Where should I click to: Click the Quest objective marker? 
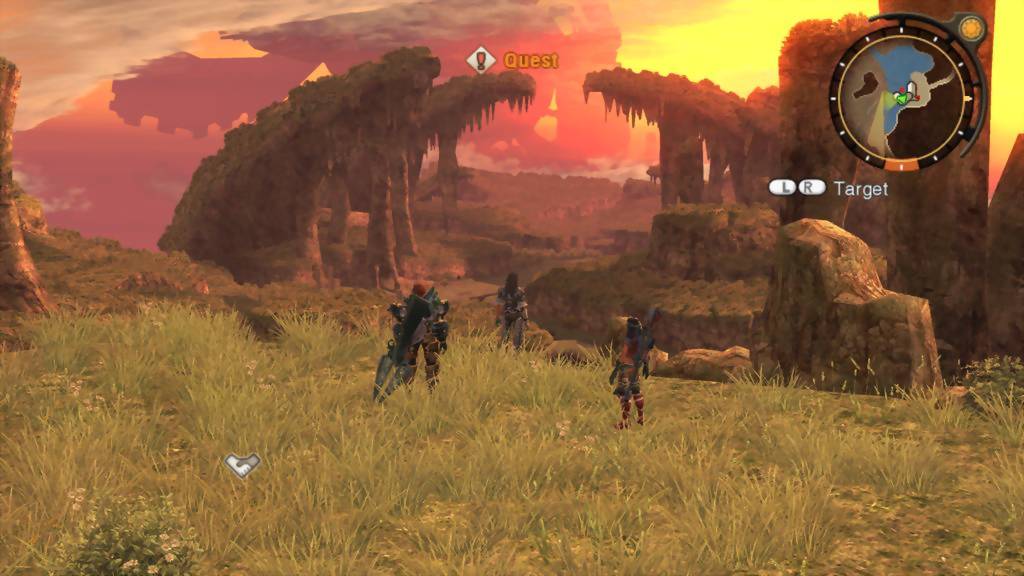tap(481, 60)
